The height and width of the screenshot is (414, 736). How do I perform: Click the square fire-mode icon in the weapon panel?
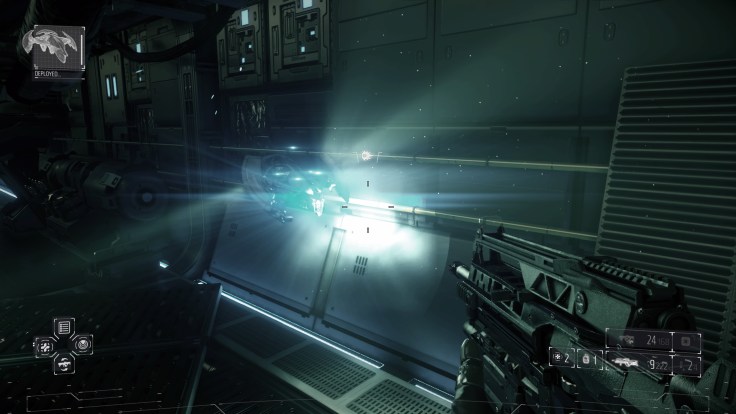686,341
